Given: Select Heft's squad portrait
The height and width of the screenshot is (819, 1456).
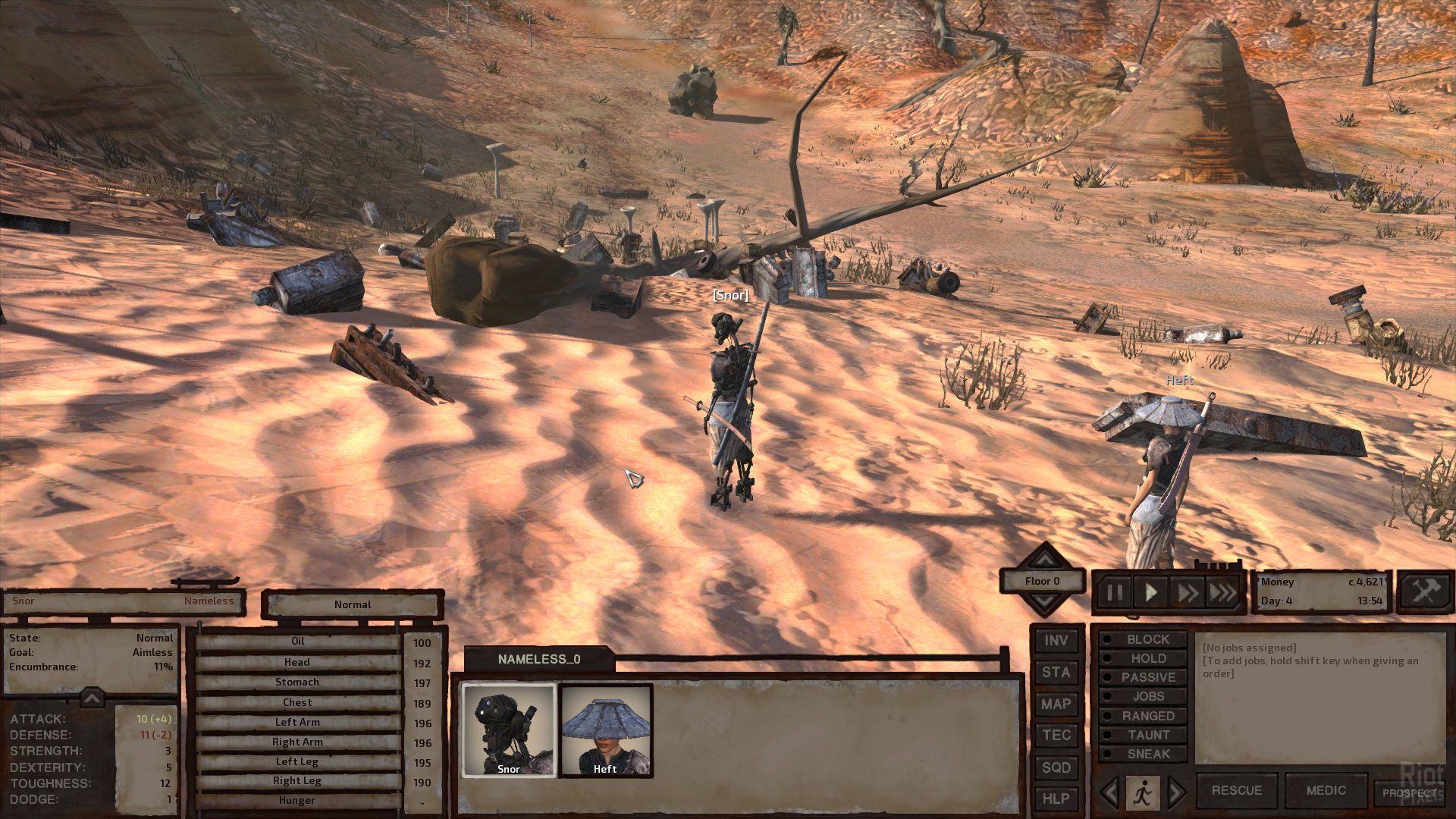Looking at the screenshot, I should tap(605, 730).
